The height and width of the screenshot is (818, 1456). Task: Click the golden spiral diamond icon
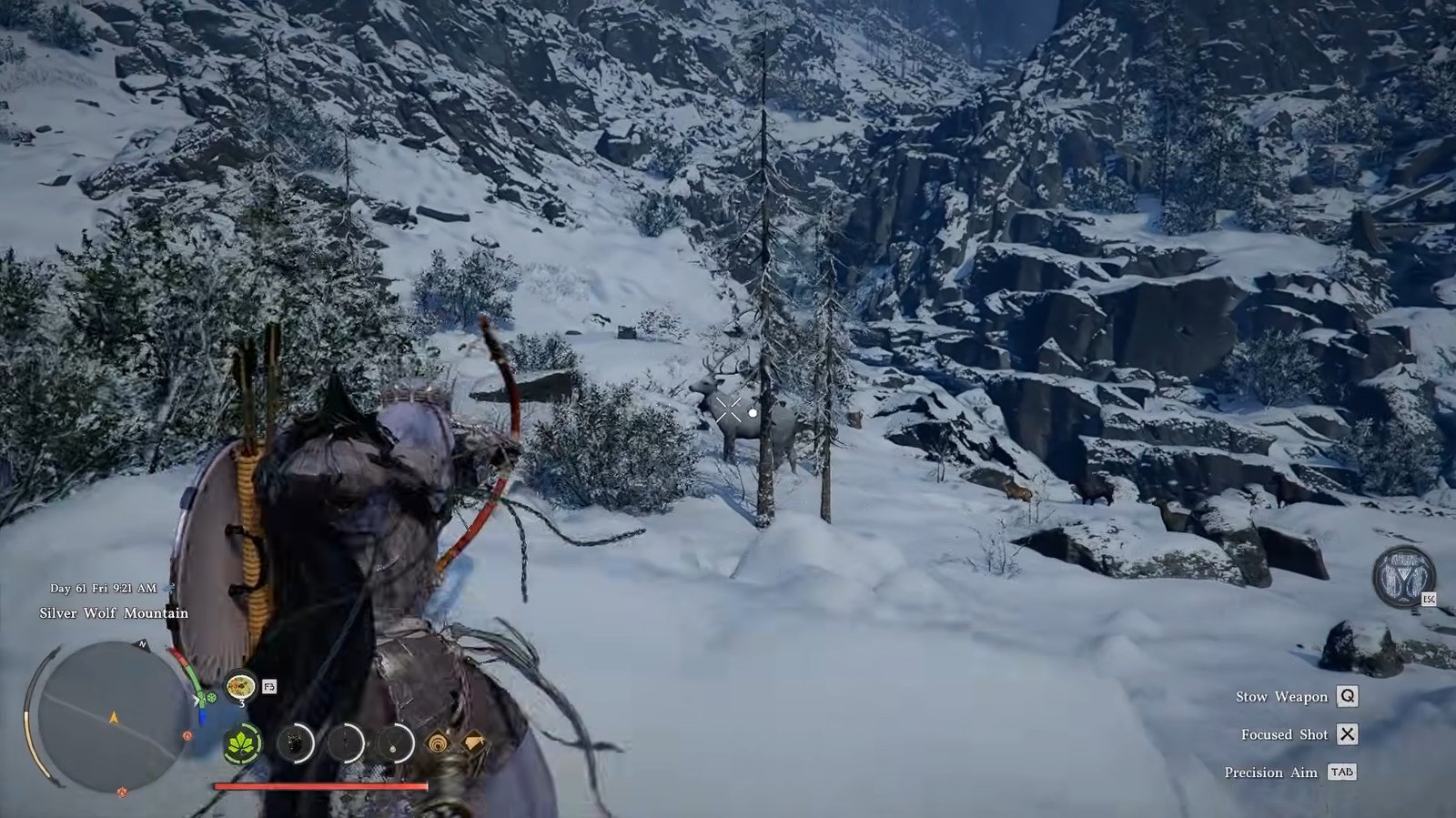(438, 743)
